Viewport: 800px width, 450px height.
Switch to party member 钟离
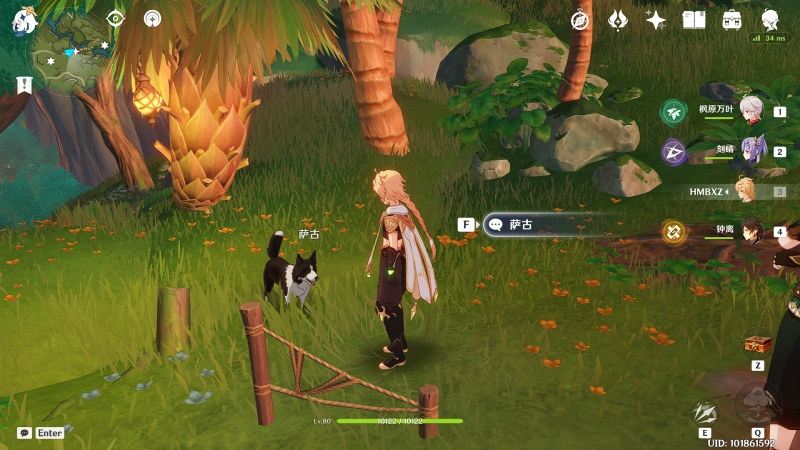[x=752, y=232]
